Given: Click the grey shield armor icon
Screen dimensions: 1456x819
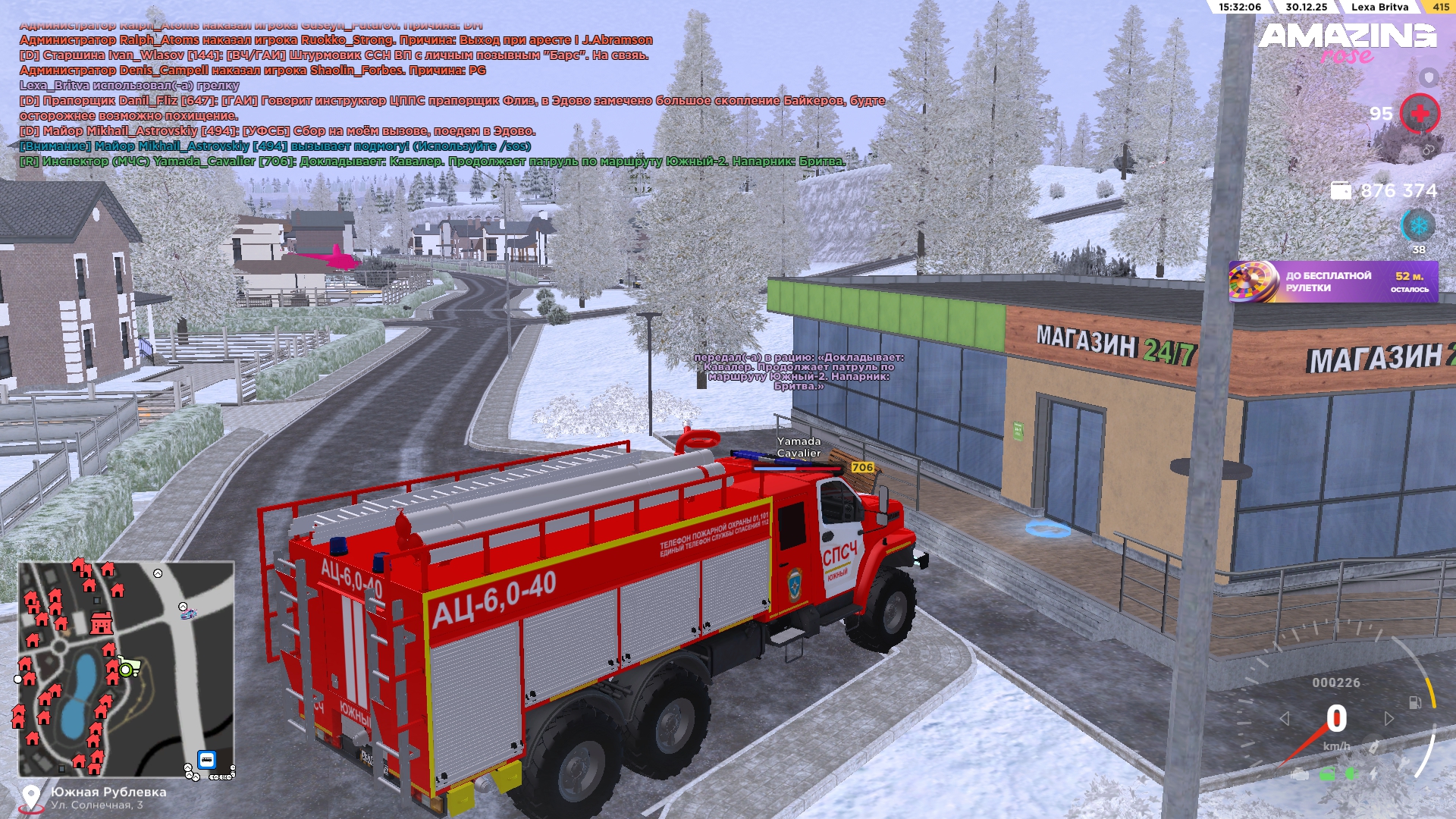Looking at the screenshot, I should click(1429, 77).
